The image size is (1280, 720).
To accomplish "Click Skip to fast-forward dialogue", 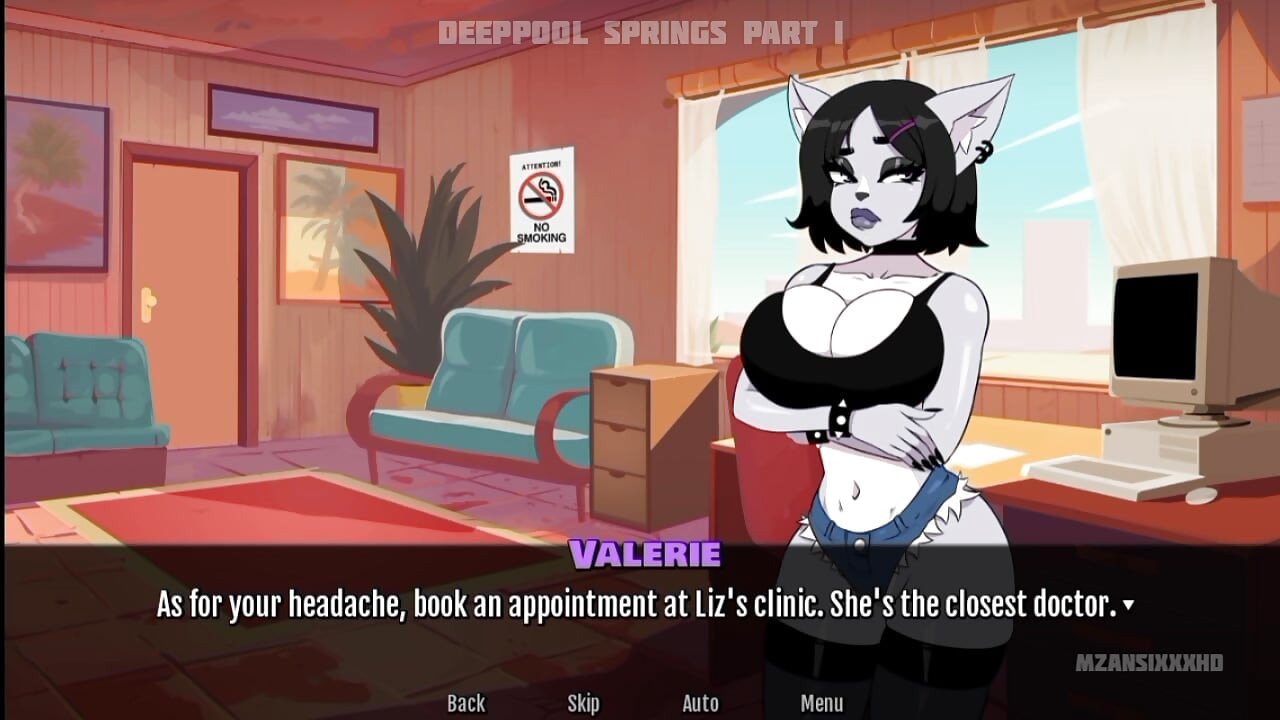I will [x=585, y=703].
